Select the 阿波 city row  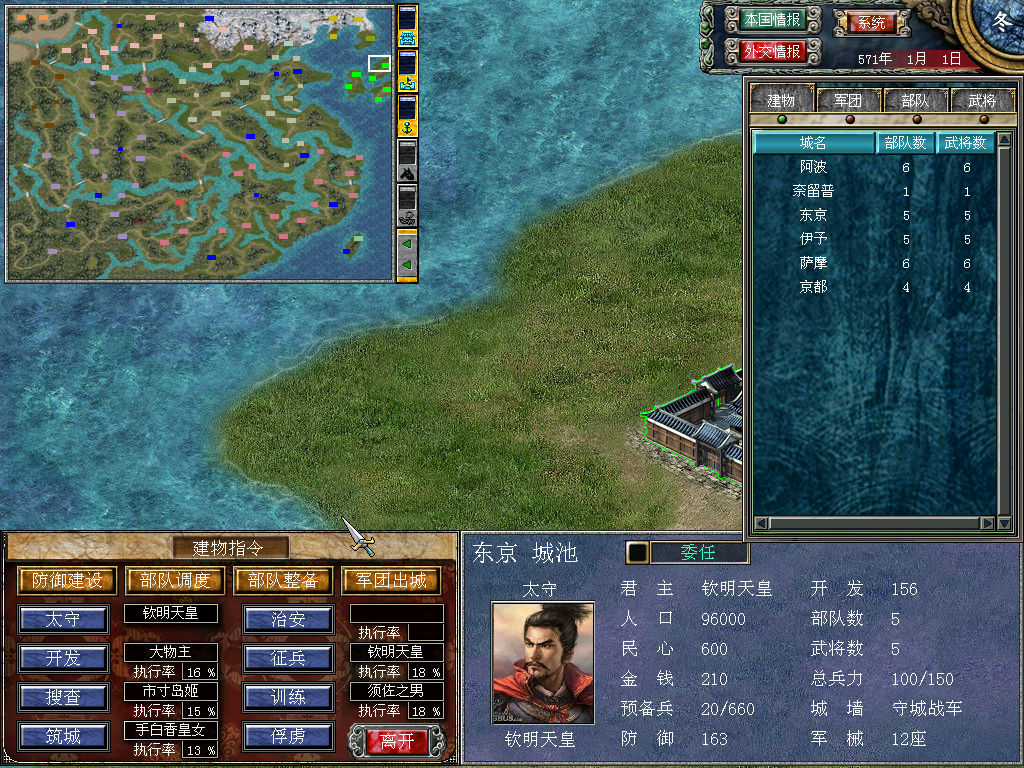[814, 167]
